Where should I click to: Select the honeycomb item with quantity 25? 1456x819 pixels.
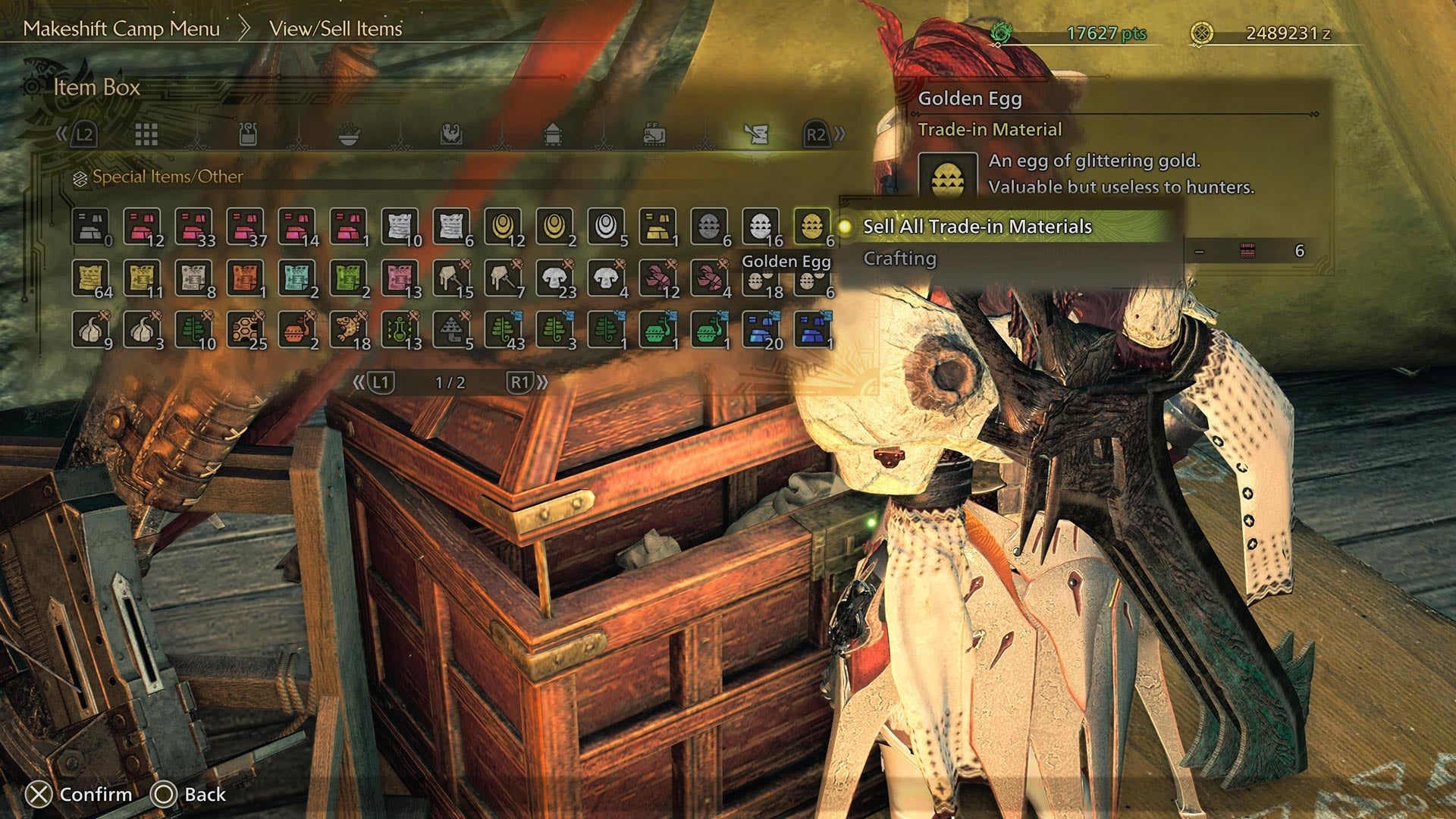coord(246,331)
